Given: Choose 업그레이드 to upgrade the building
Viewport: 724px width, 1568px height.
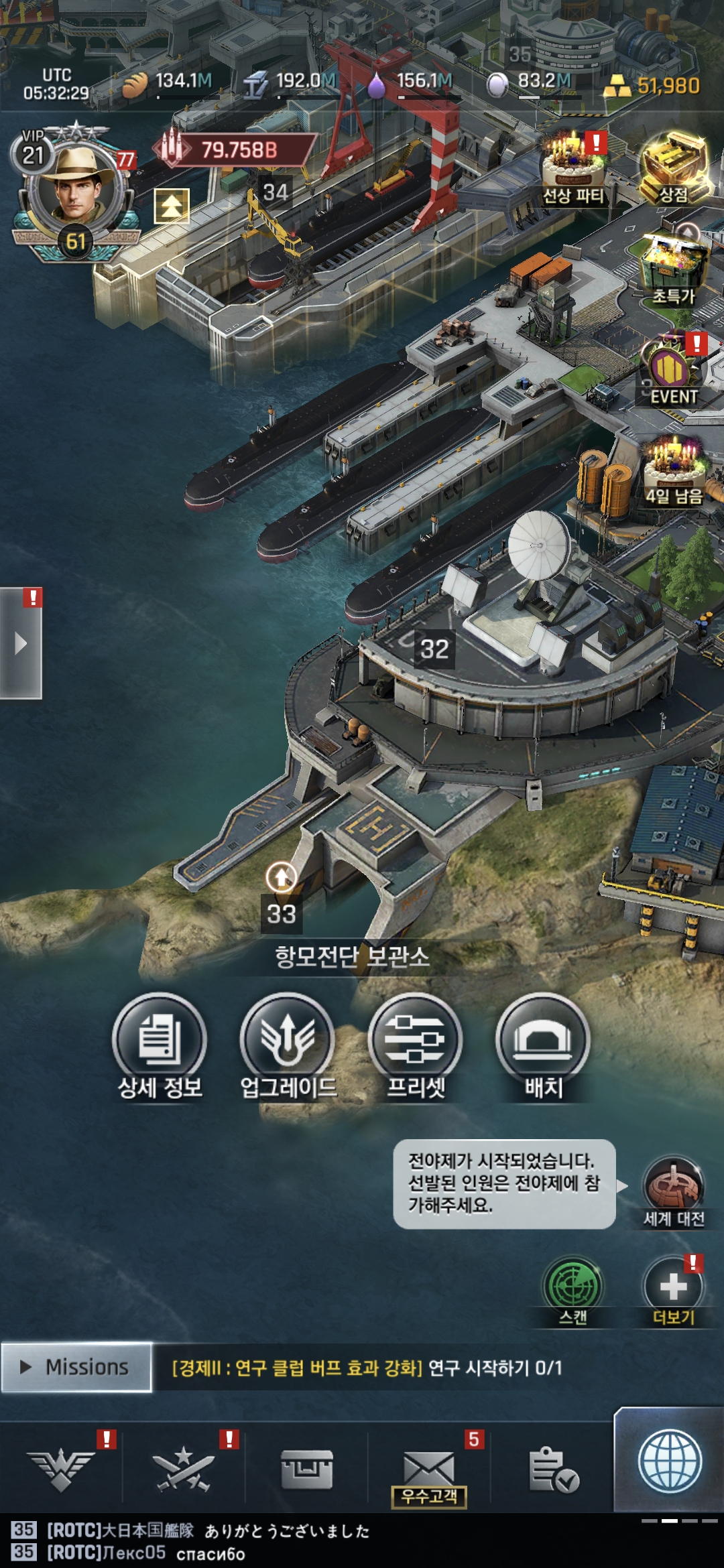Looking at the screenshot, I should coord(288,1042).
